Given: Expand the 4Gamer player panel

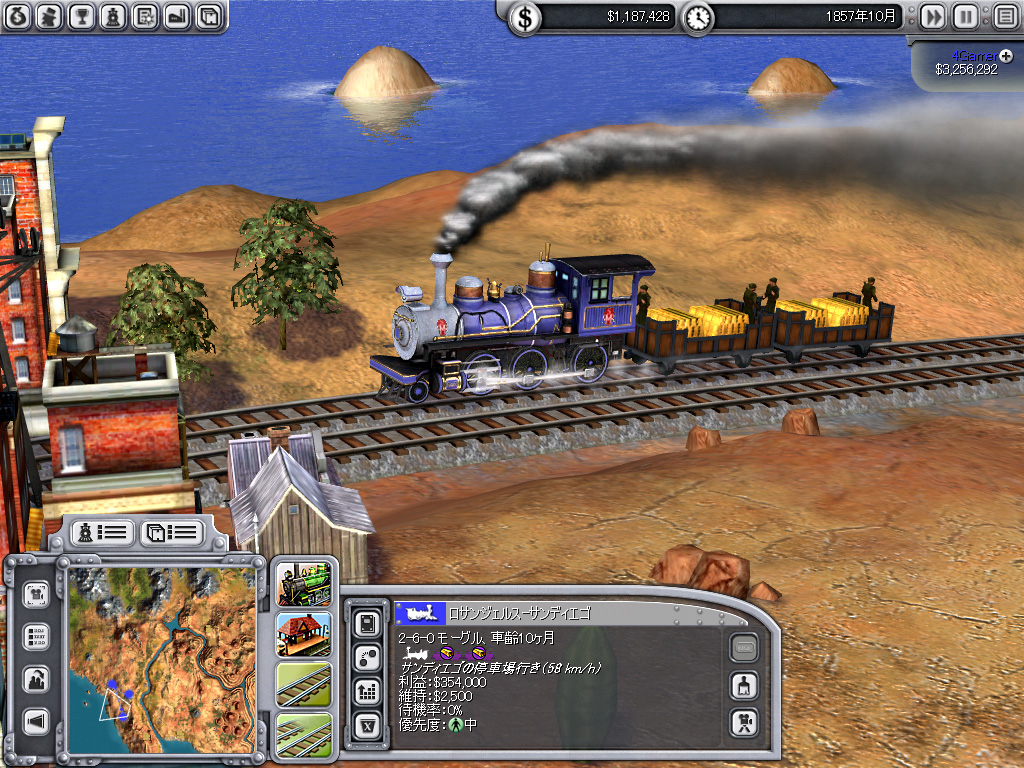Looking at the screenshot, I should 1006,54.
